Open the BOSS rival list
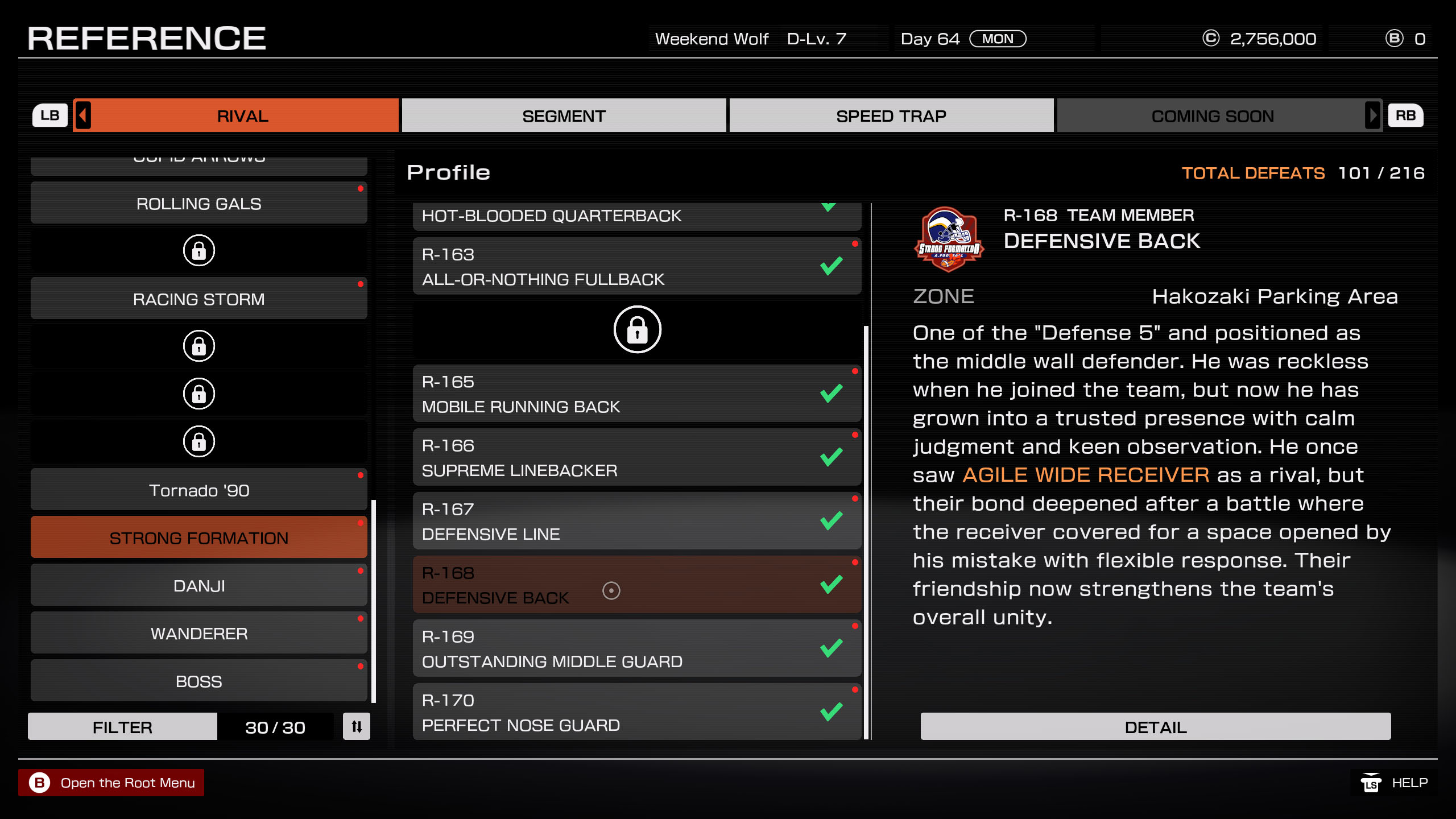Screen dimensions: 1456x819 coord(198,681)
